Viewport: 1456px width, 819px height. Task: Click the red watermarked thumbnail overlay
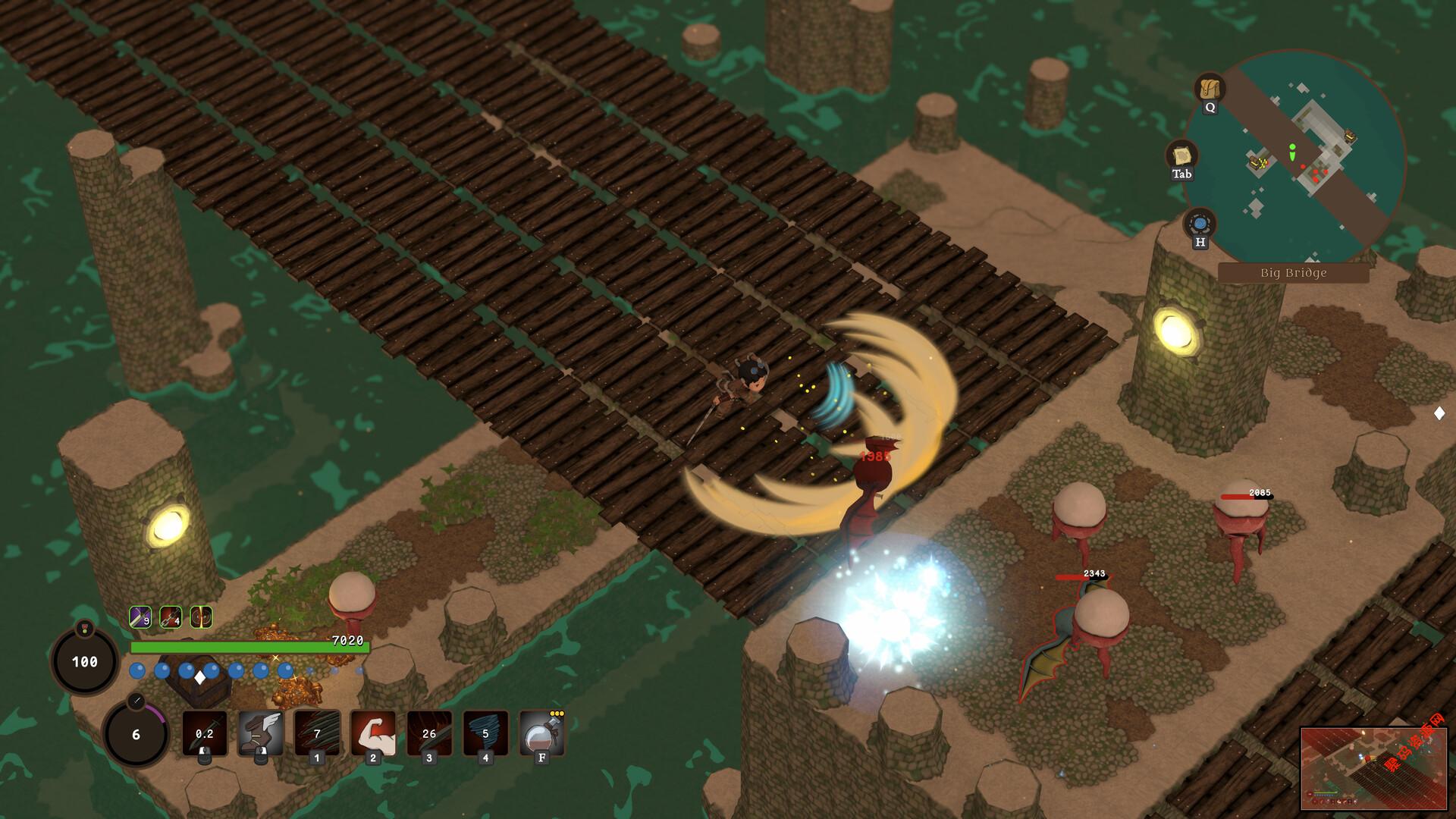1373,768
